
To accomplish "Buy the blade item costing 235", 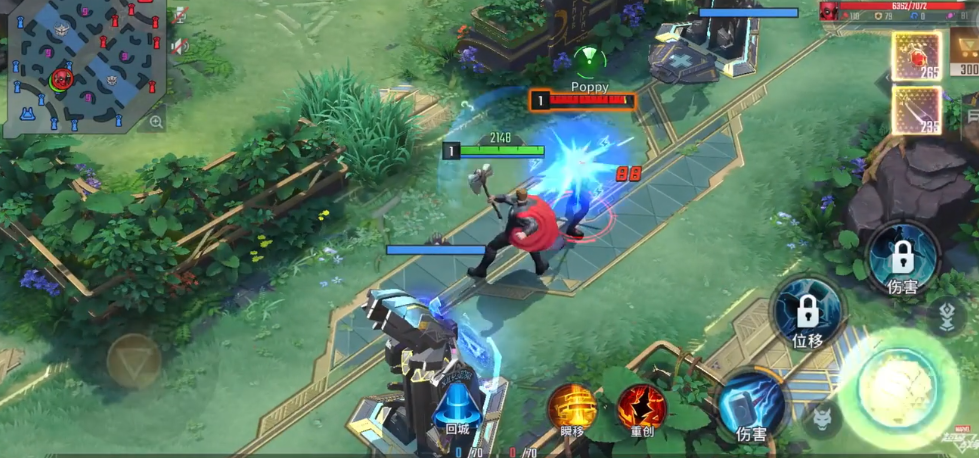I will pyautogui.click(x=916, y=110).
